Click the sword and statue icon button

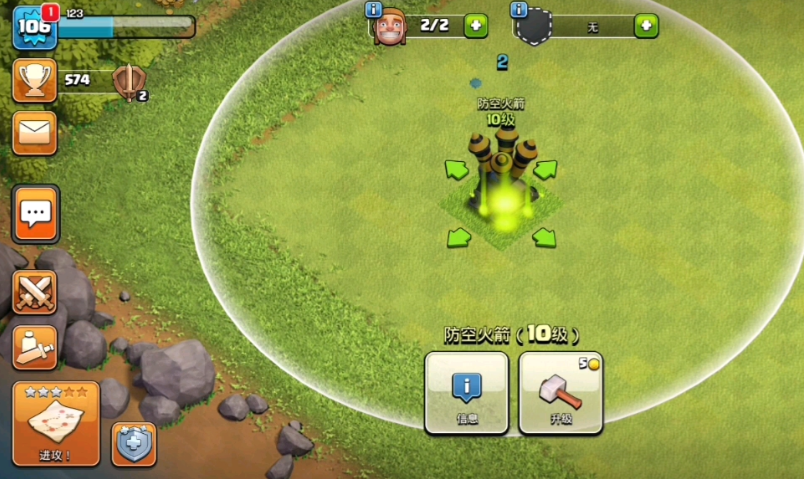coord(35,345)
